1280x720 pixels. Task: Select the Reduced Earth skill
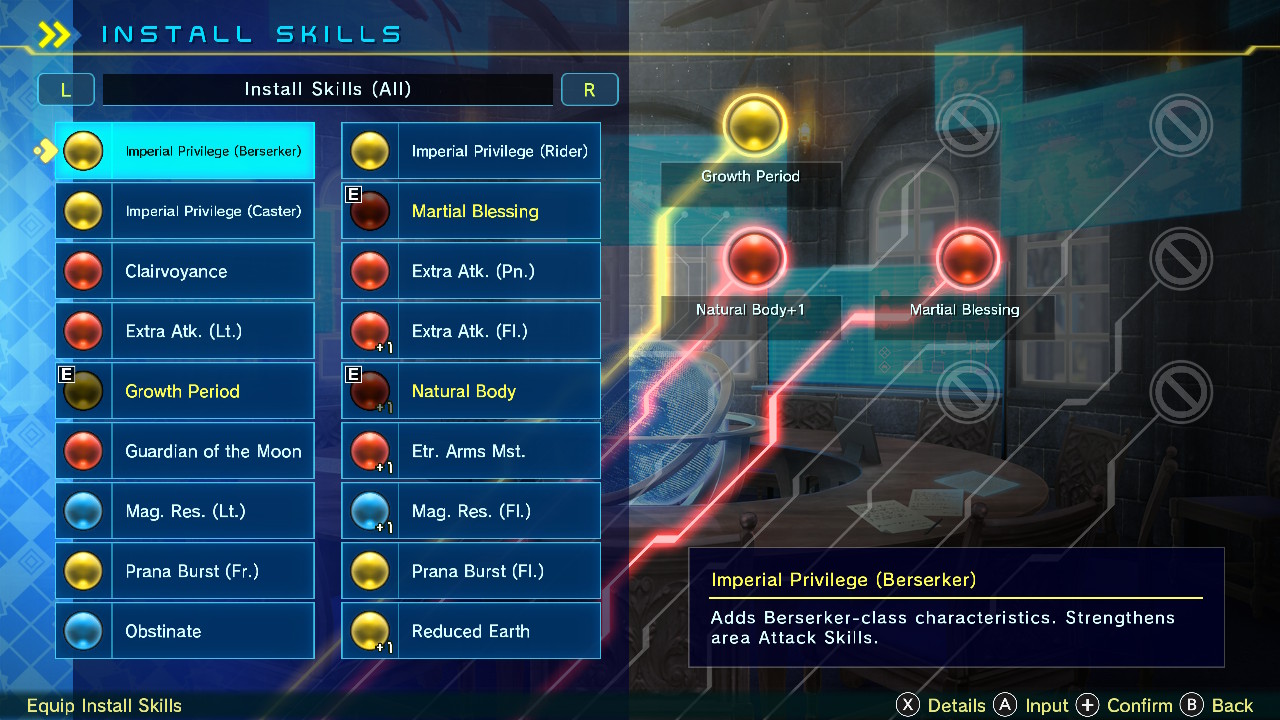[471, 631]
